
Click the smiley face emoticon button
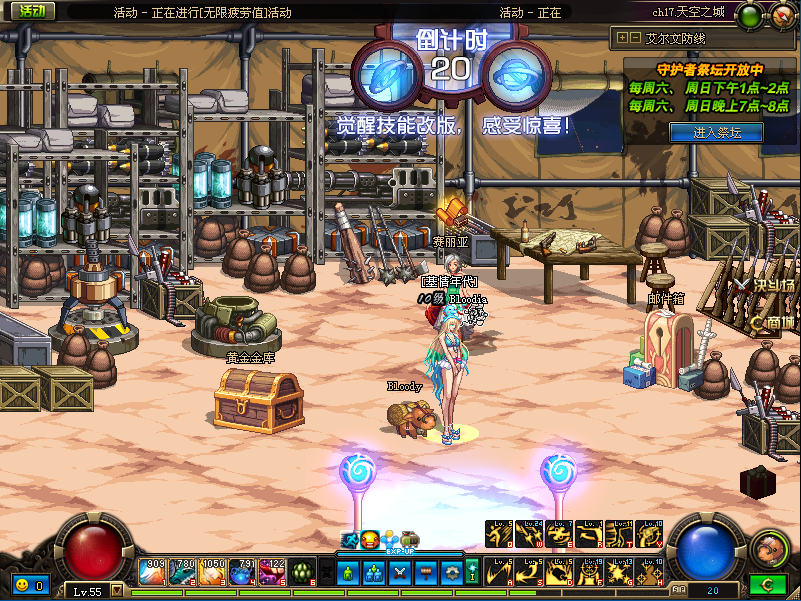(21, 584)
